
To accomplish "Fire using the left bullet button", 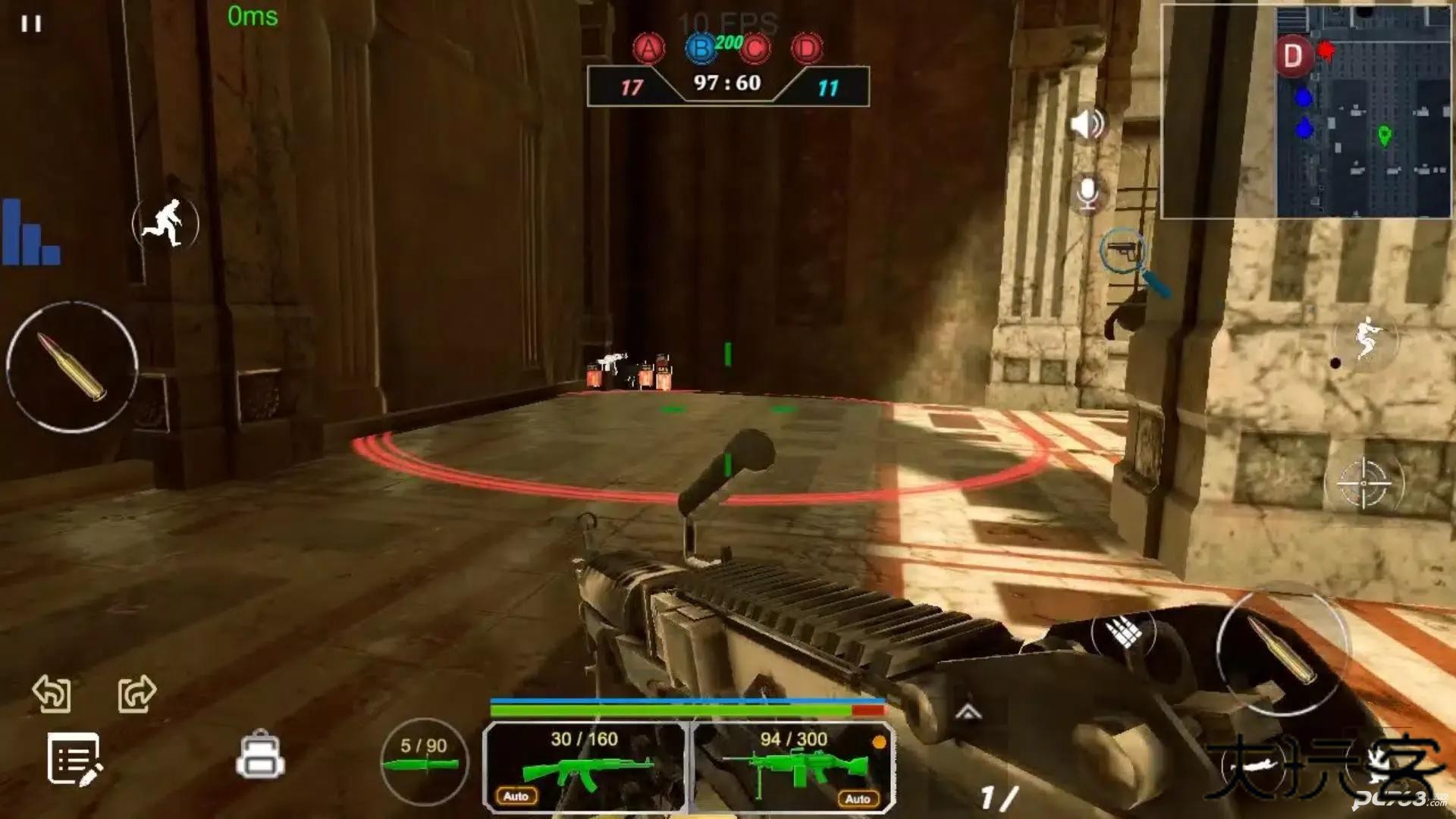I will pos(72,367).
